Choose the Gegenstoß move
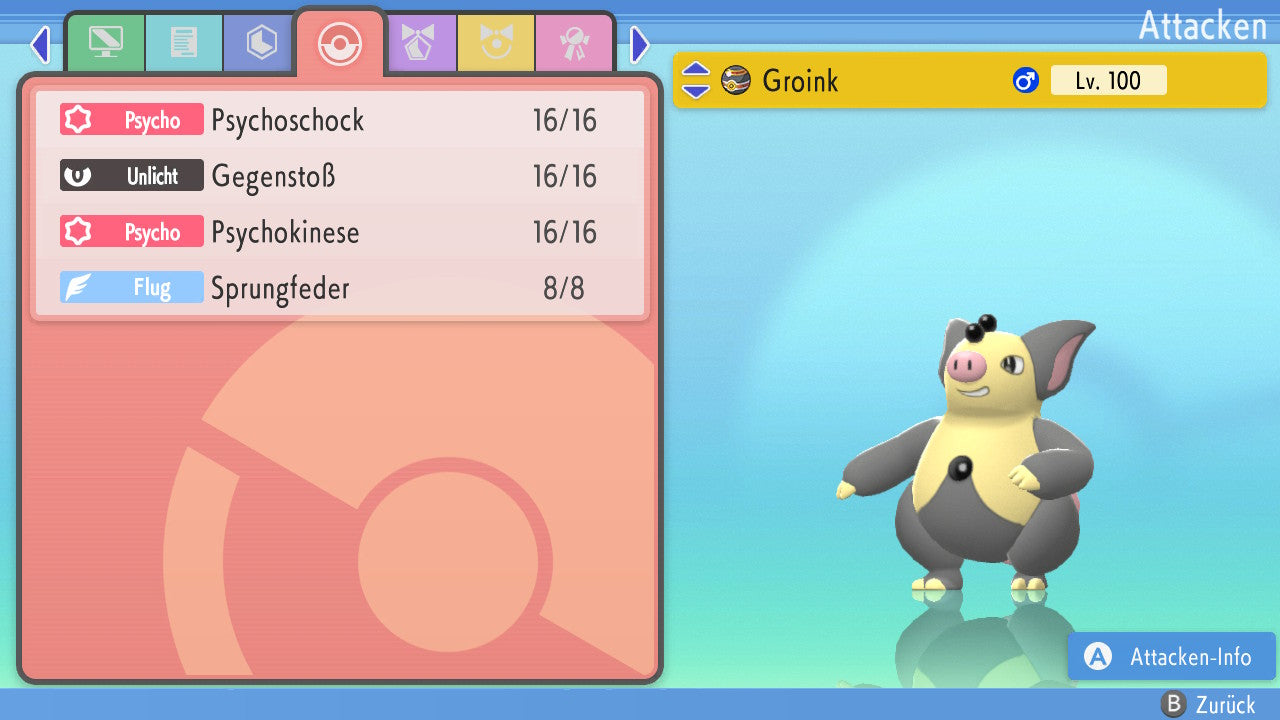Screen dimensions: 1280x720 point(340,177)
